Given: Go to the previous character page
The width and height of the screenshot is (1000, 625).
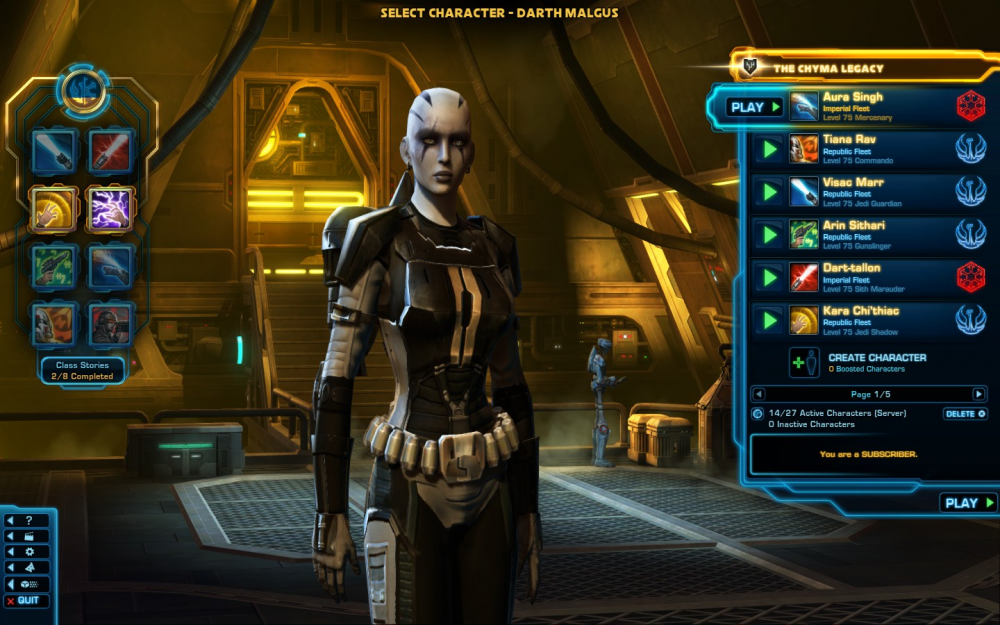Looking at the screenshot, I should (759, 394).
